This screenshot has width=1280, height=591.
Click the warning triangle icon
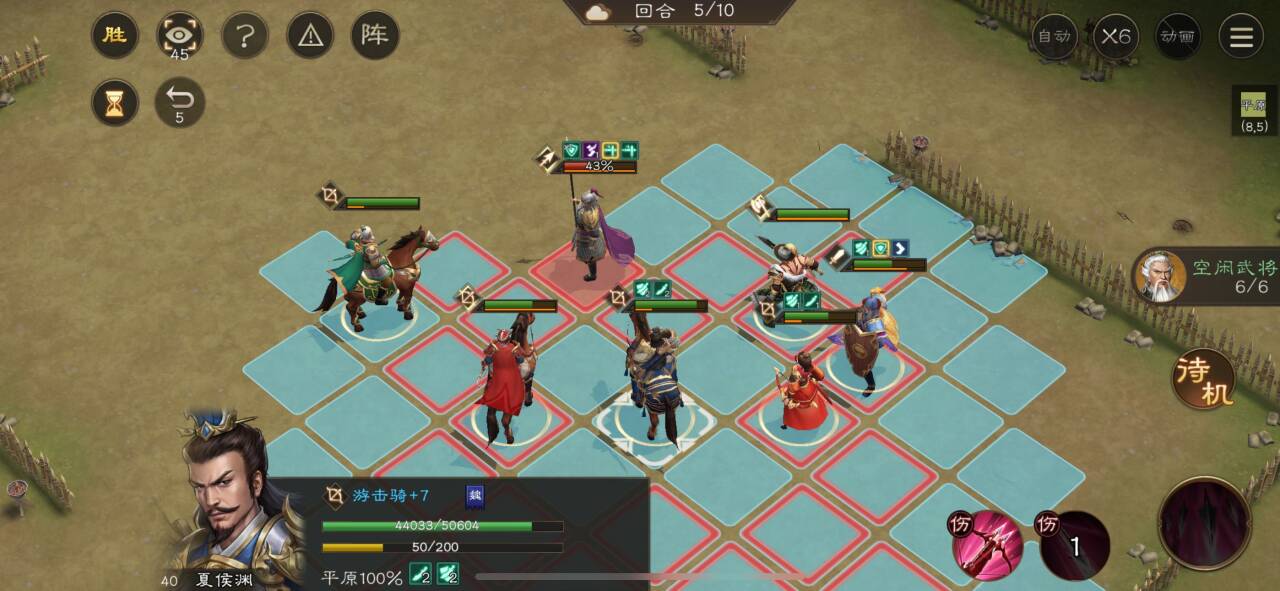tap(310, 36)
